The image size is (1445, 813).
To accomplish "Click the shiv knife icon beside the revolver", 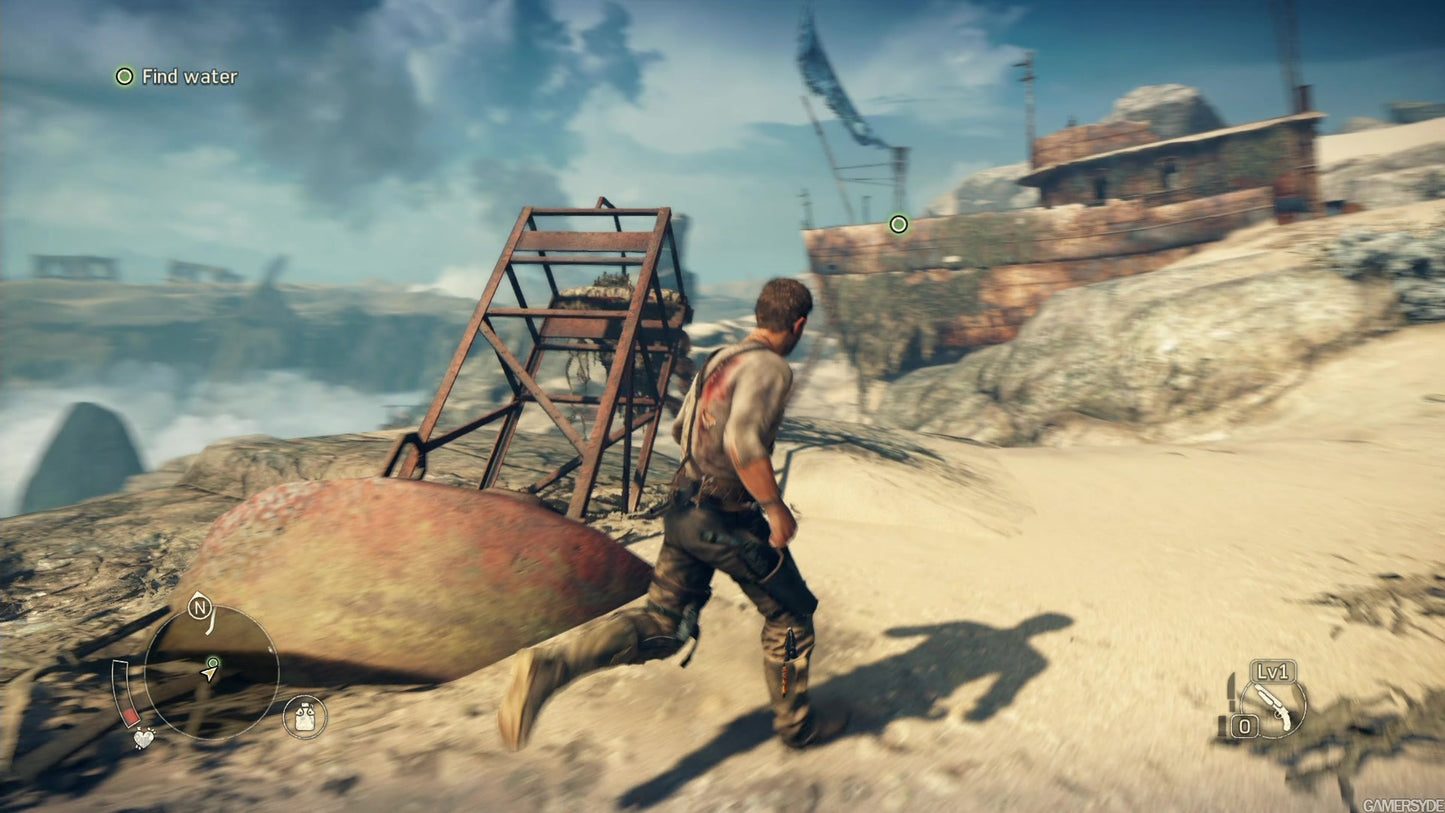I will point(1231,690).
